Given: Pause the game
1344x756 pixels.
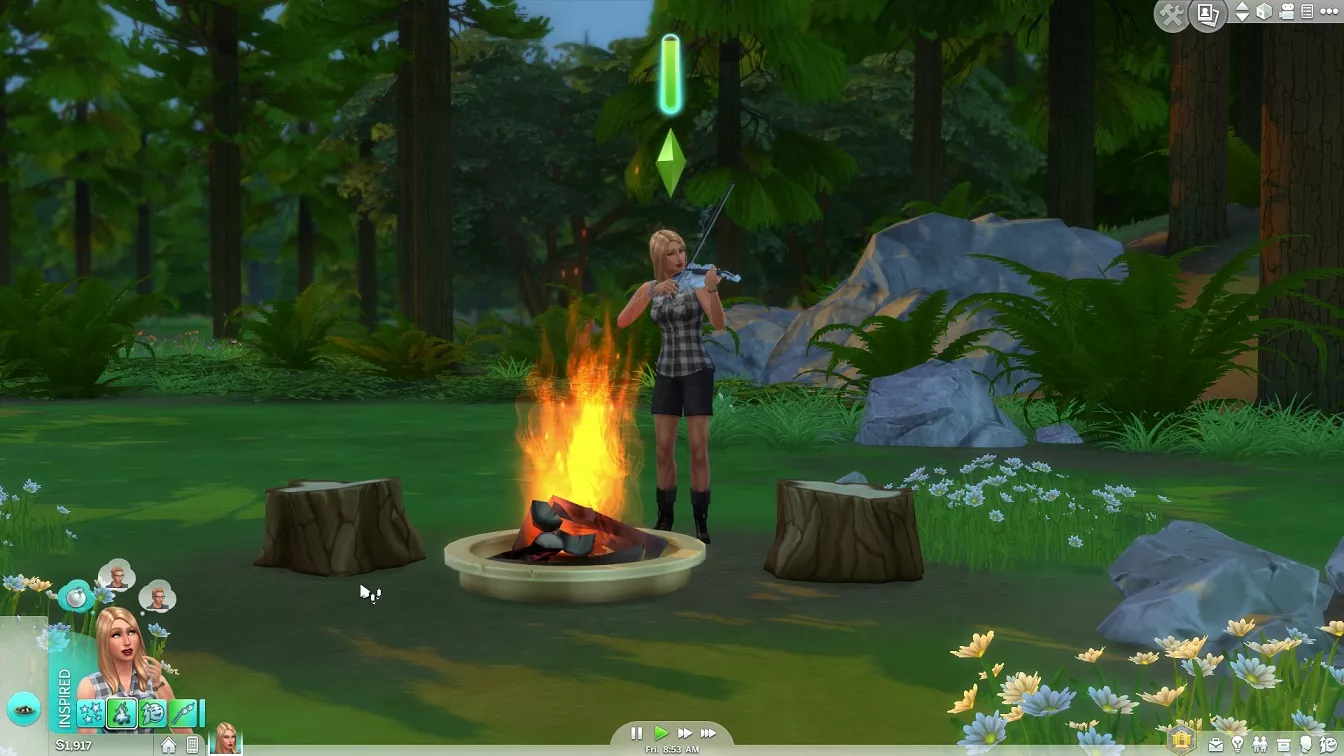Looking at the screenshot, I should pyautogui.click(x=637, y=733).
